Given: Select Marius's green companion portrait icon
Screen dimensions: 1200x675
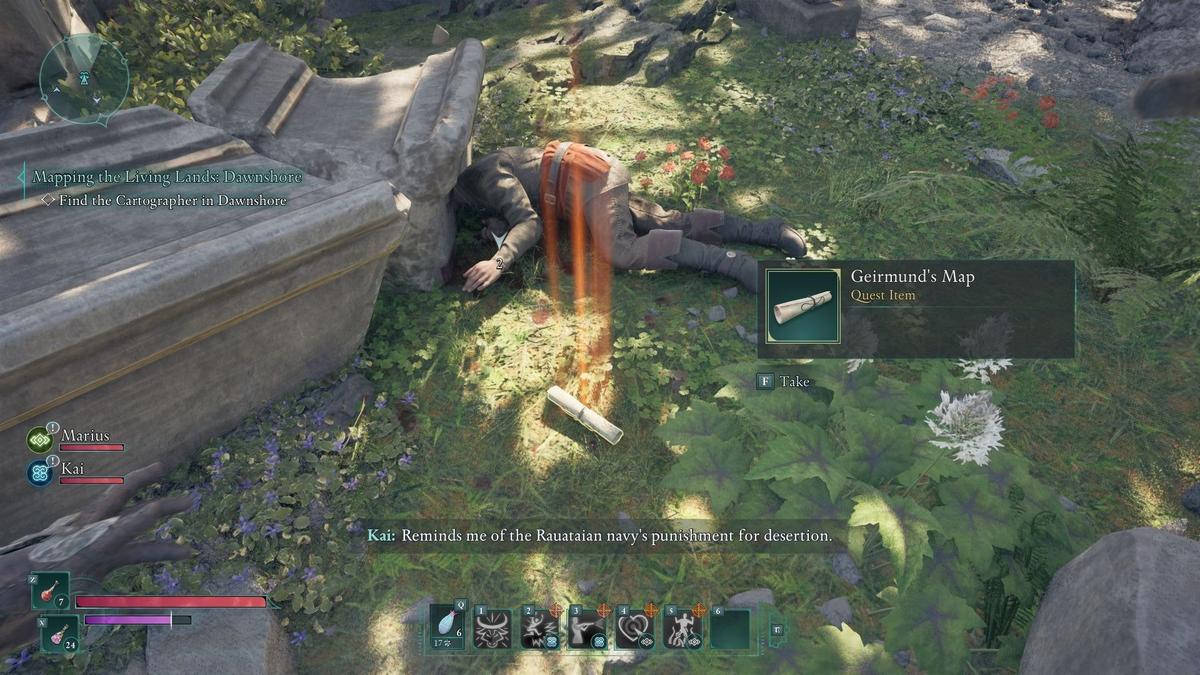Looking at the screenshot, I should pos(41,440).
